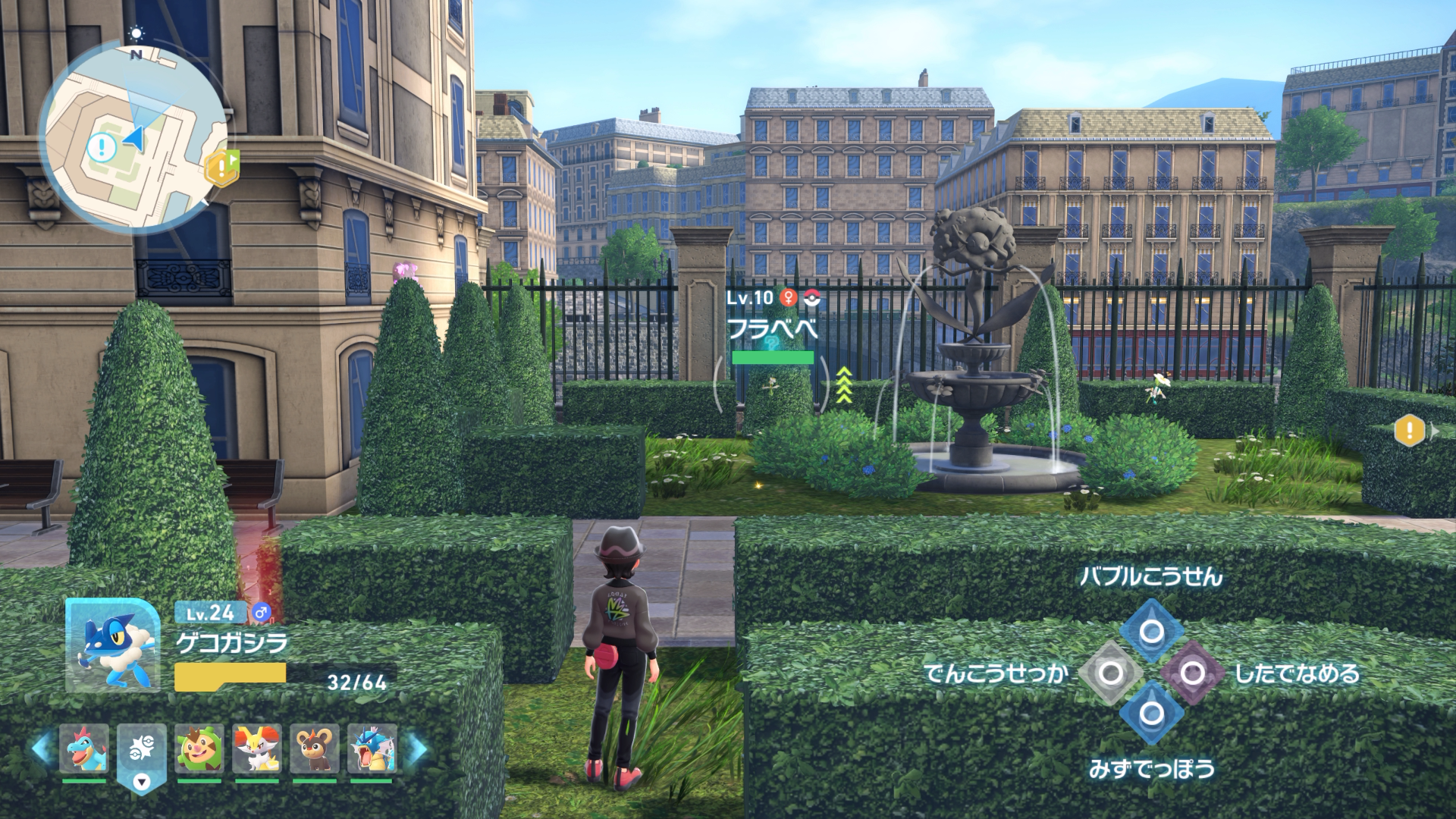
Task: Open the circular minimap
Action: [133, 137]
